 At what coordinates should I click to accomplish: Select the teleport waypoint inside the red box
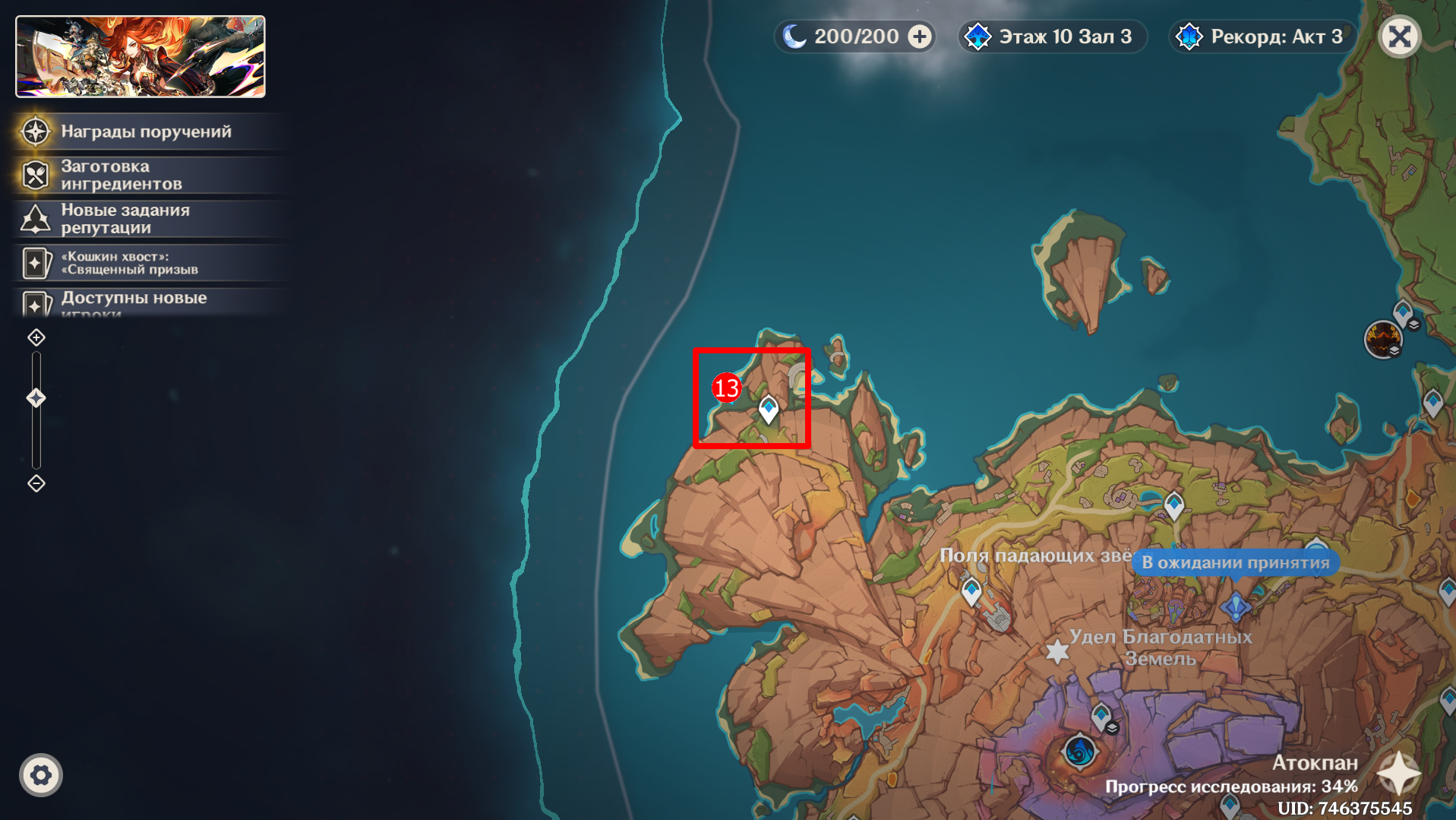(x=769, y=409)
